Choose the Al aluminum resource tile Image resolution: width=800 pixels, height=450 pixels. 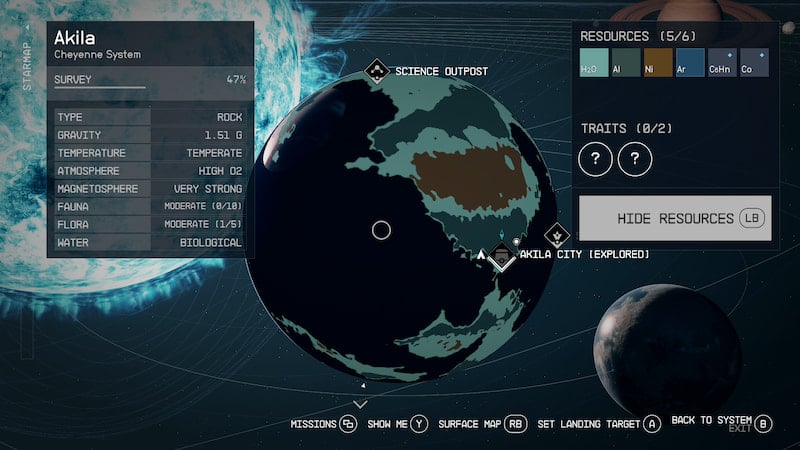click(x=626, y=63)
